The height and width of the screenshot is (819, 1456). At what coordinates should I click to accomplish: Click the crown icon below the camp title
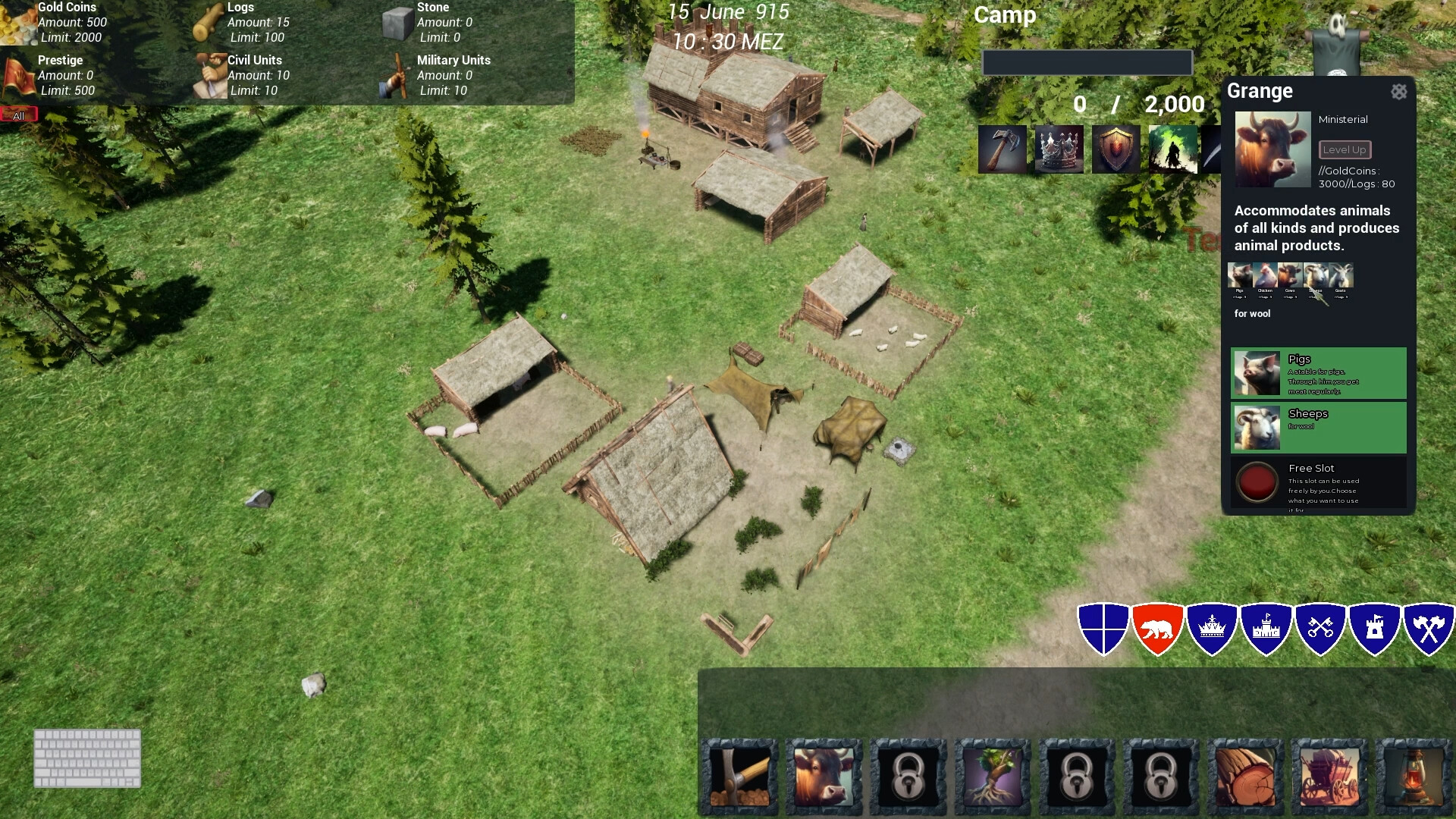[x=1059, y=149]
